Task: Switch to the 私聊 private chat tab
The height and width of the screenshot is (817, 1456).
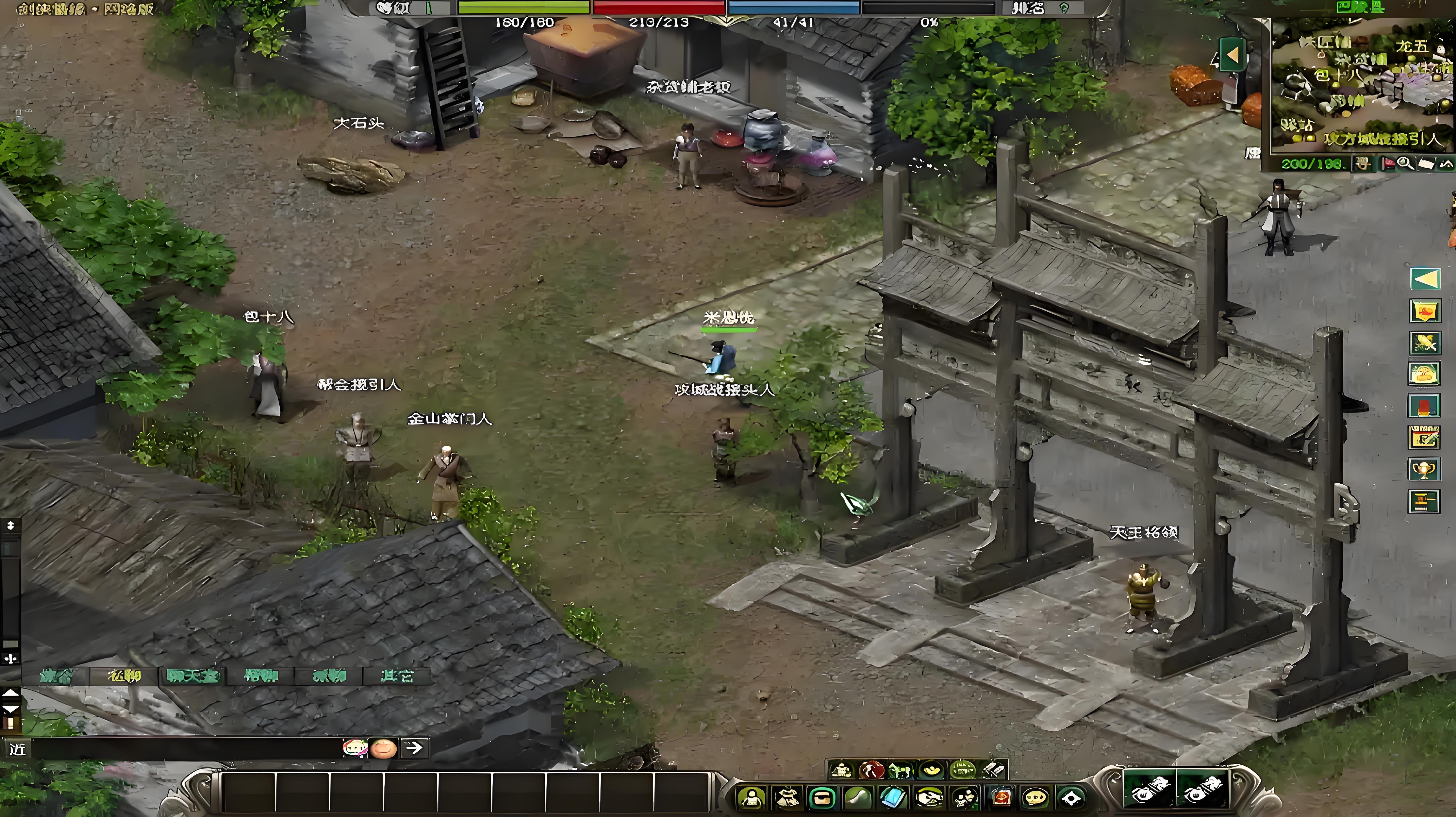Action: pyautogui.click(x=124, y=676)
